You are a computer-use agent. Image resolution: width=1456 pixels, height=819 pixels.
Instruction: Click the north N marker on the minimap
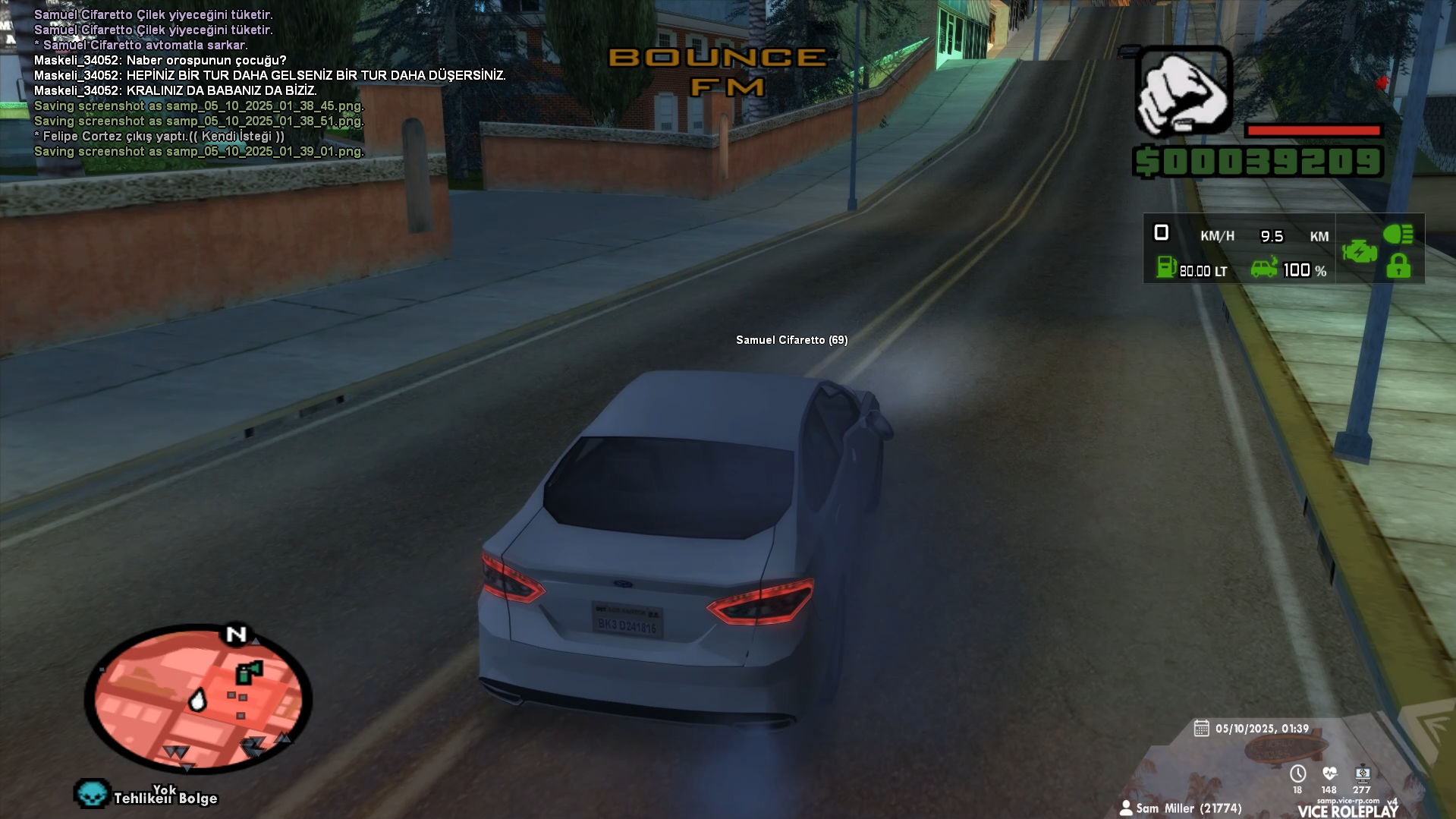point(237,634)
